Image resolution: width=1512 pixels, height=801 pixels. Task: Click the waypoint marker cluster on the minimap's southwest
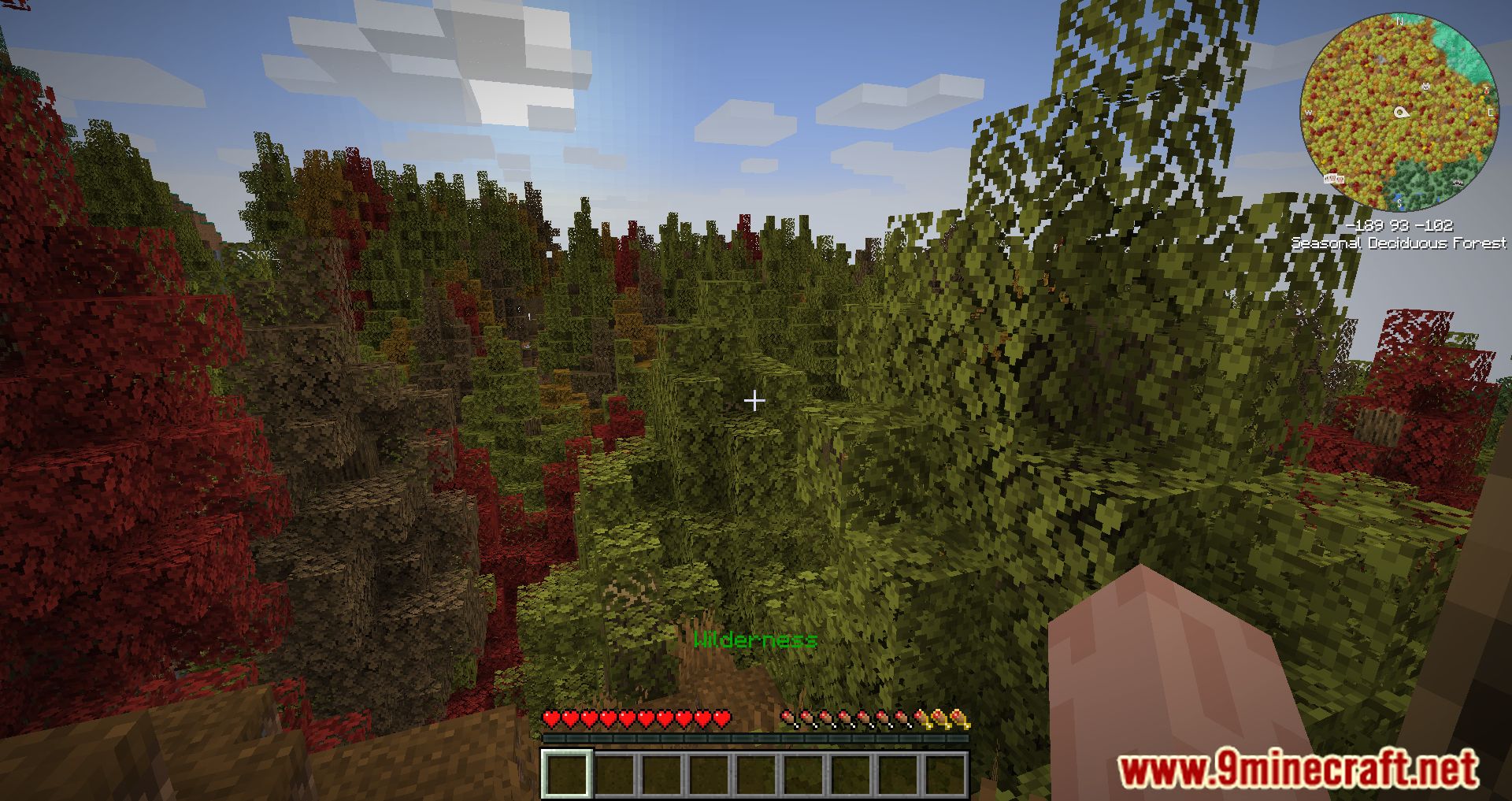[x=1334, y=179]
